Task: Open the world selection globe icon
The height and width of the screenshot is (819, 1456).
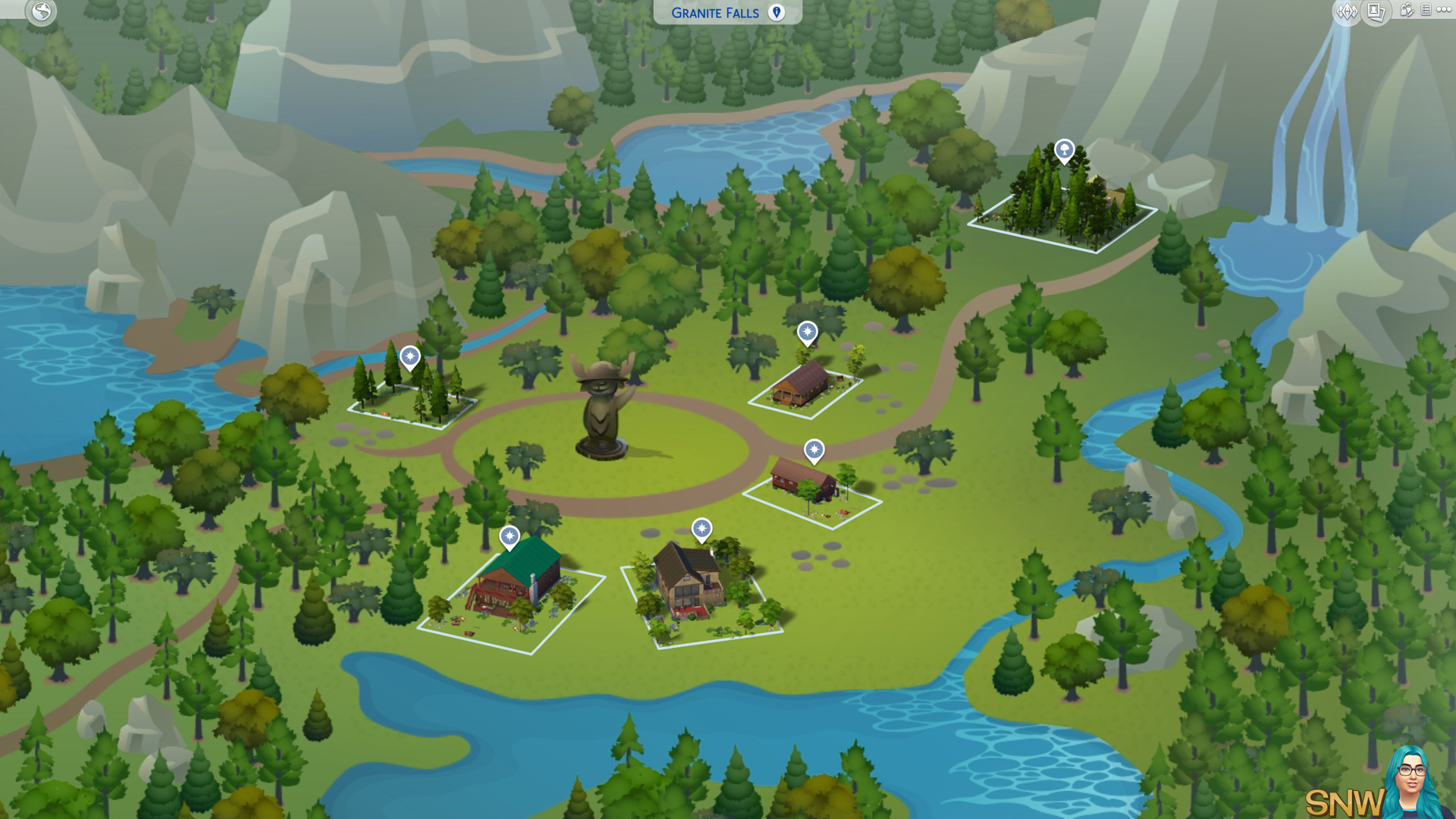Action: [x=41, y=11]
